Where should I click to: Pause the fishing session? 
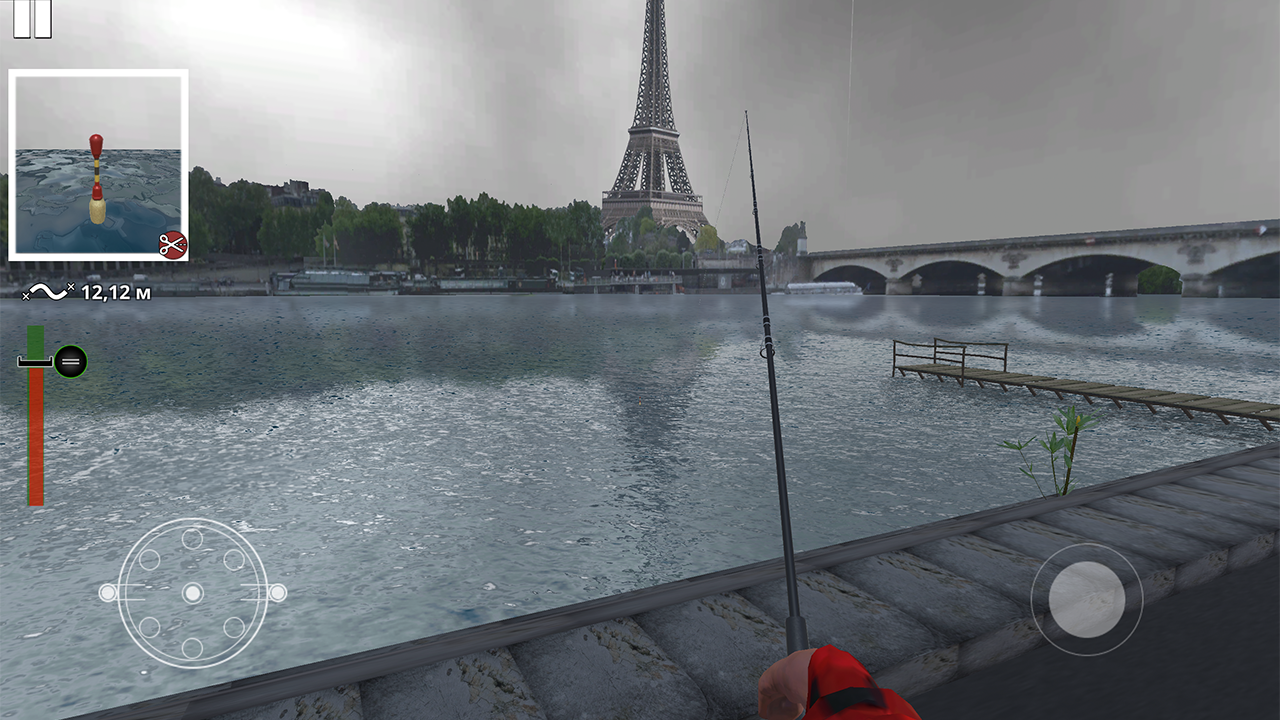[x=33, y=17]
